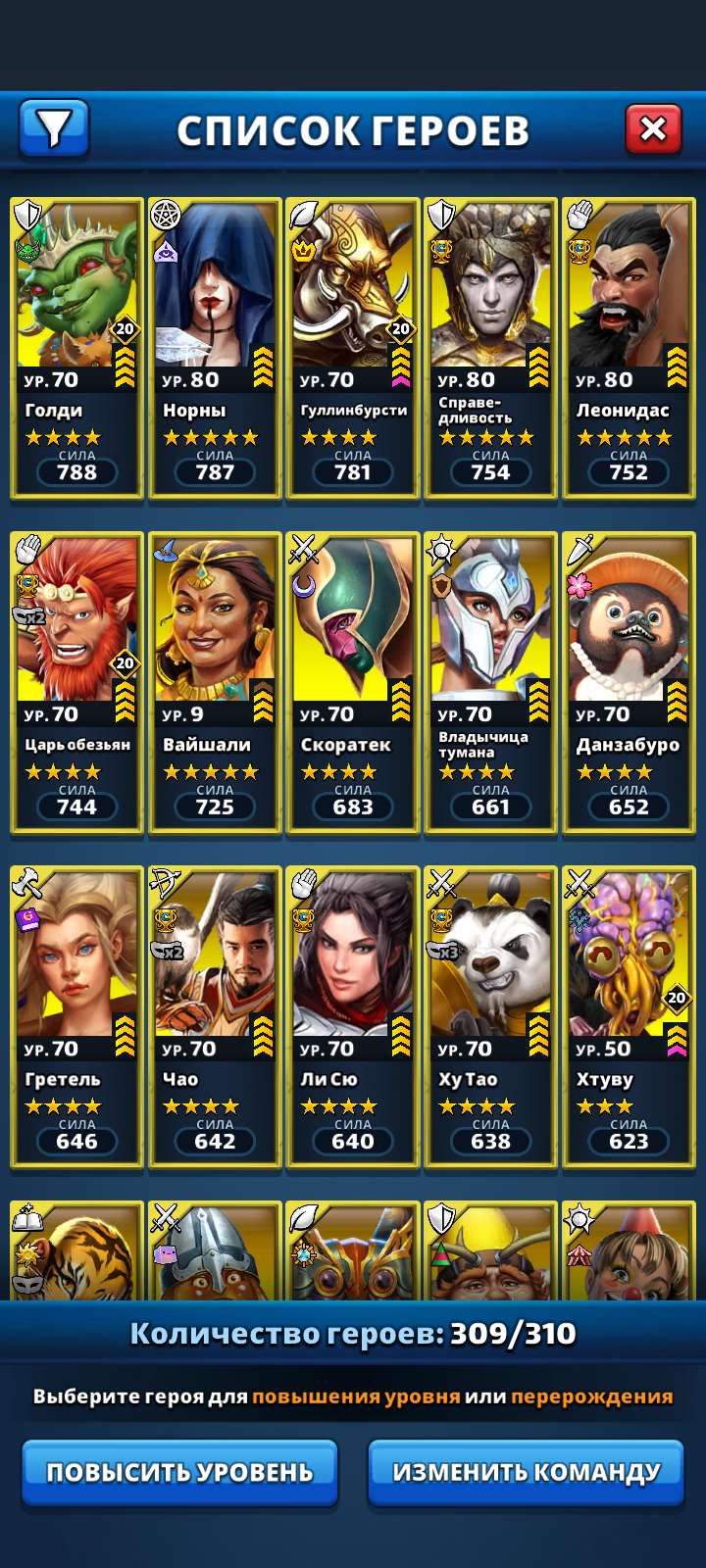Viewport: 706px width, 1568px height.
Task: Select the Голди hero card
Action: (x=77, y=348)
